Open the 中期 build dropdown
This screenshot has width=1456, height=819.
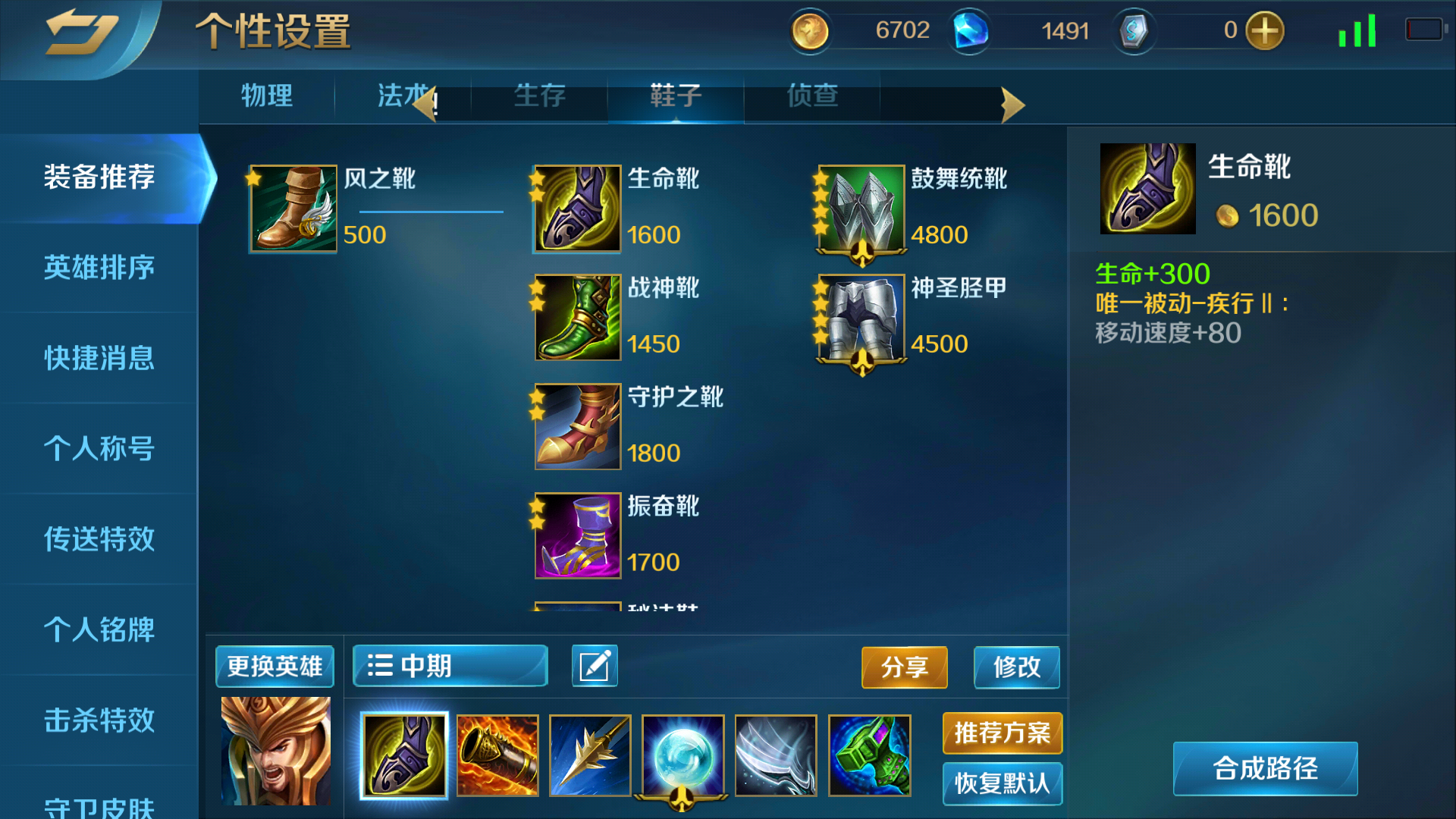pyautogui.click(x=450, y=667)
